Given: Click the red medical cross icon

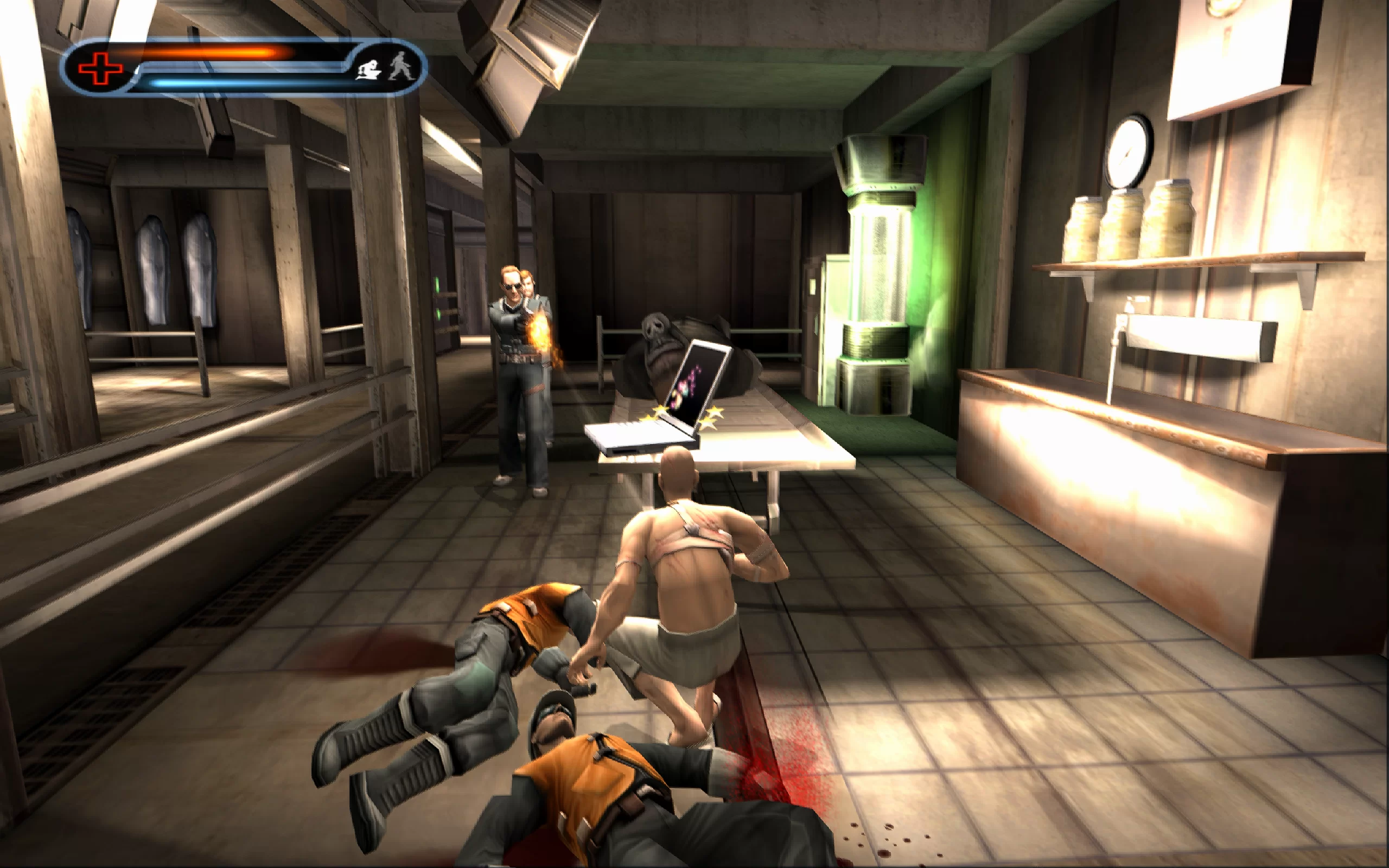Looking at the screenshot, I should coord(100,69).
